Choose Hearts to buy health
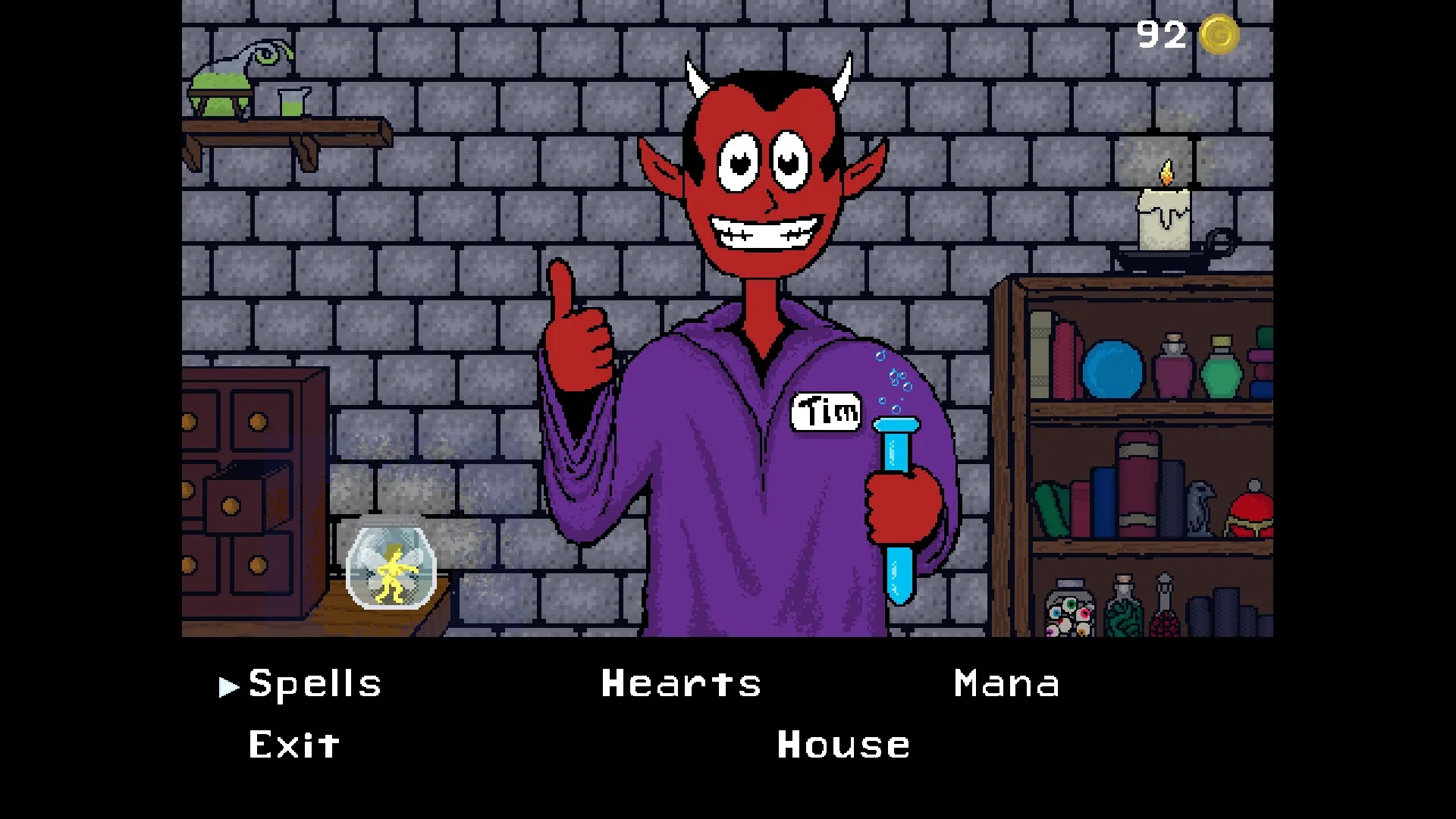The image size is (1456, 819). (x=680, y=684)
